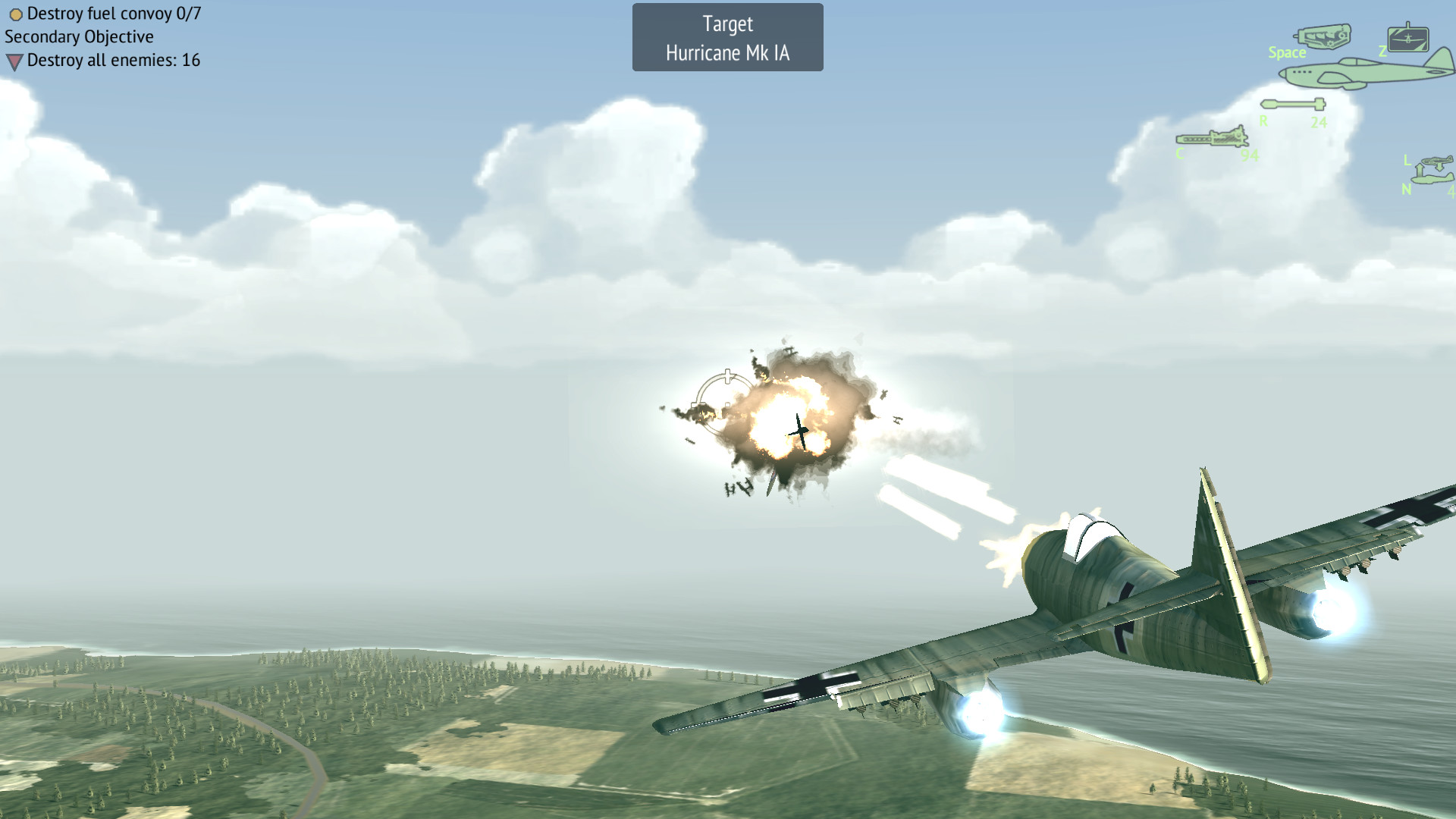Screen dimensions: 1456x819
Task: Click the rocket weapon icon labeled R
Action: click(1294, 104)
